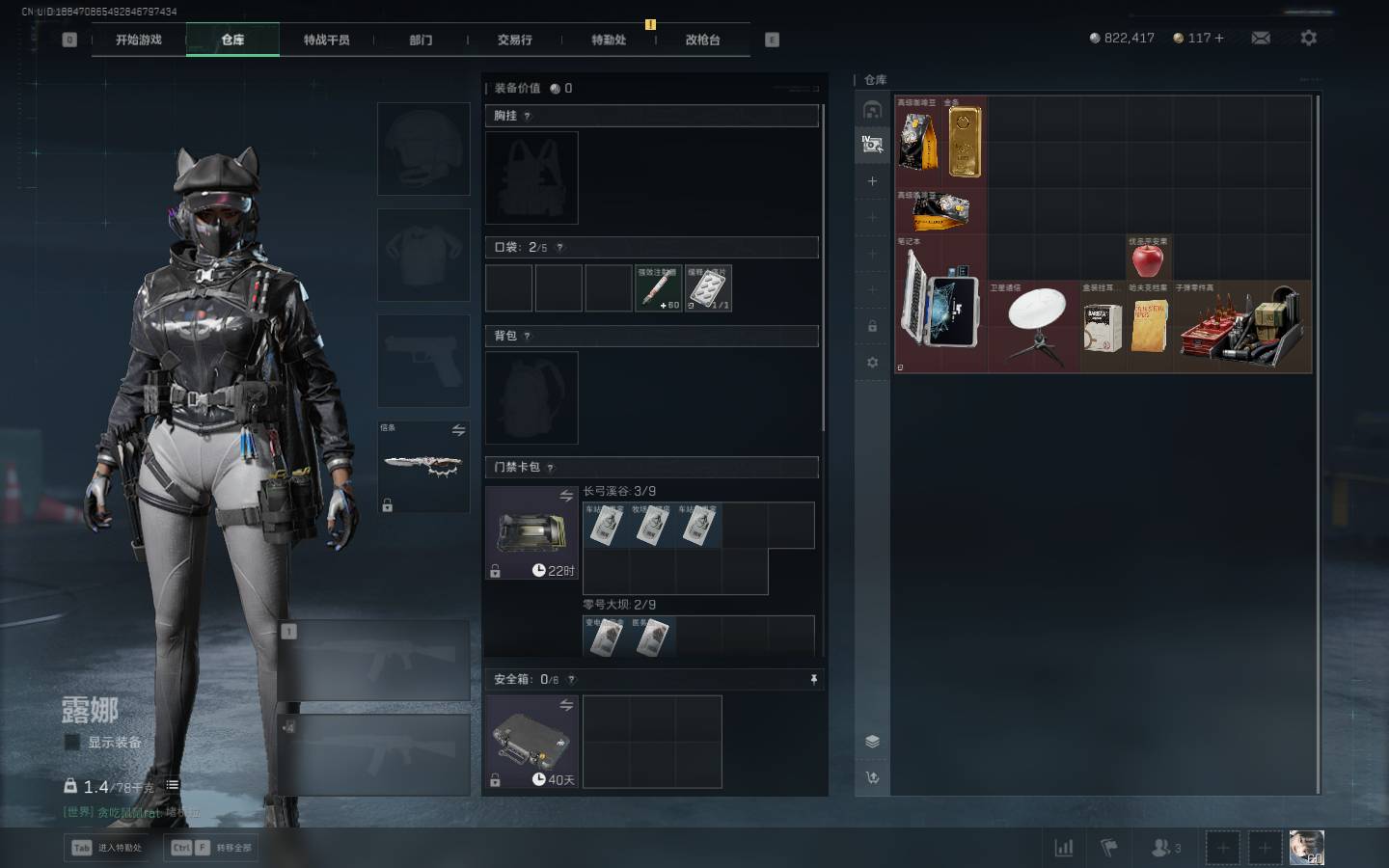Click the 进入特勤处 button
1389x868 pixels.
107,848
